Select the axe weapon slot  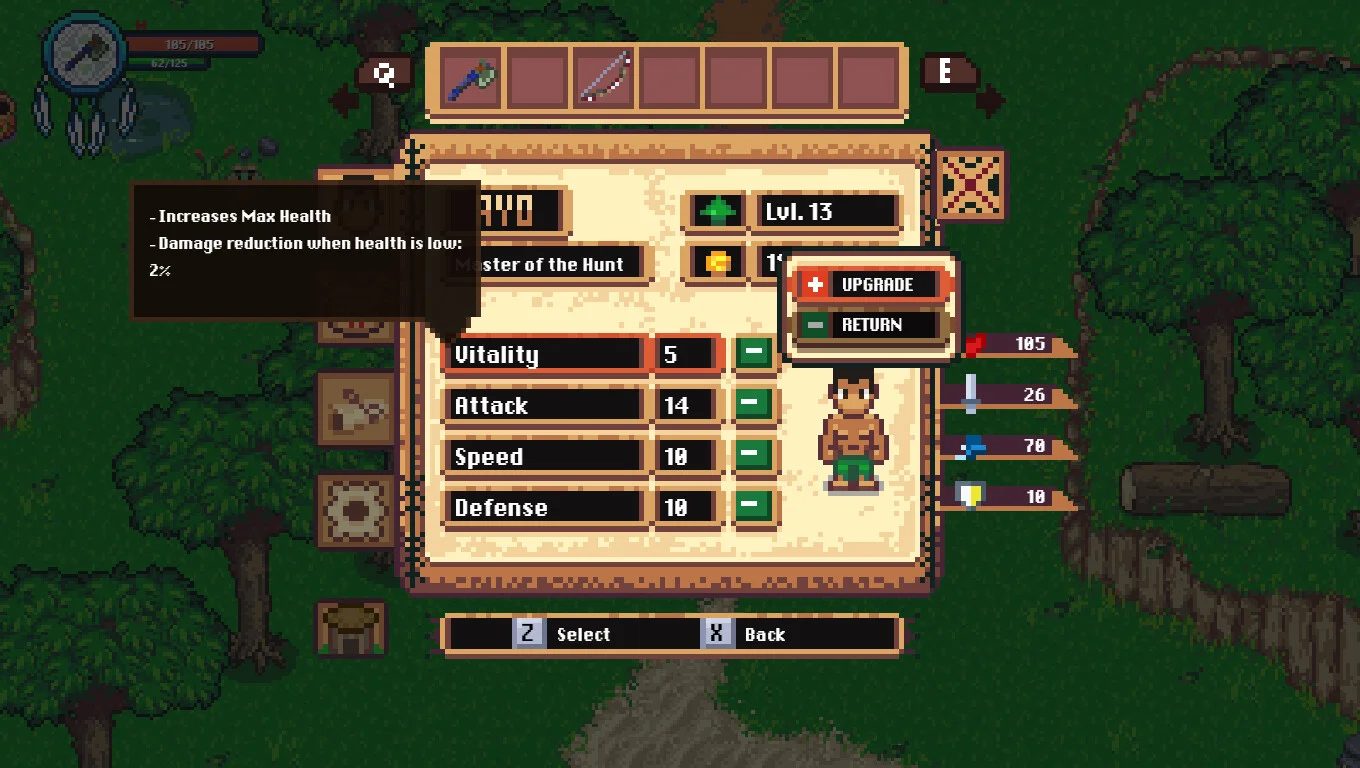tap(471, 79)
